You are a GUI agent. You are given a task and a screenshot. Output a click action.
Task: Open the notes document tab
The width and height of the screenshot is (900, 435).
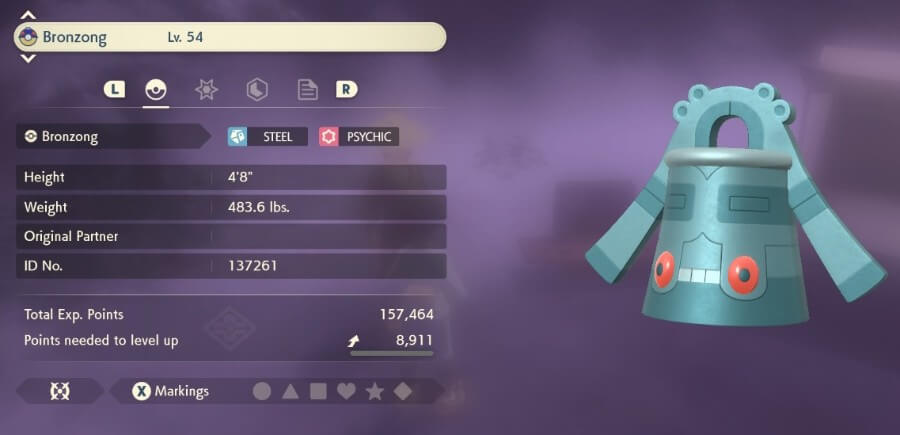click(308, 89)
